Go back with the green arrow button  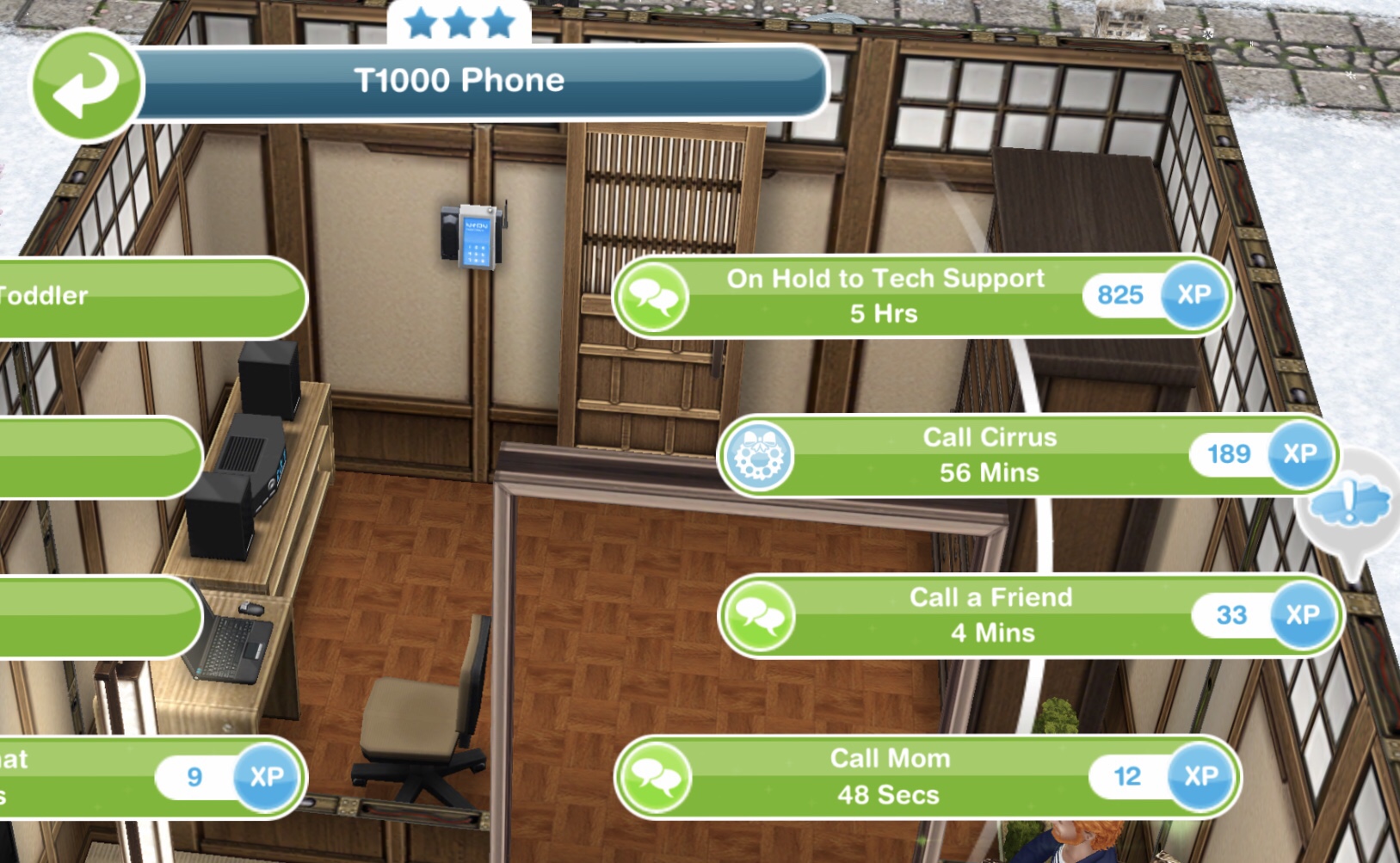coord(85,85)
